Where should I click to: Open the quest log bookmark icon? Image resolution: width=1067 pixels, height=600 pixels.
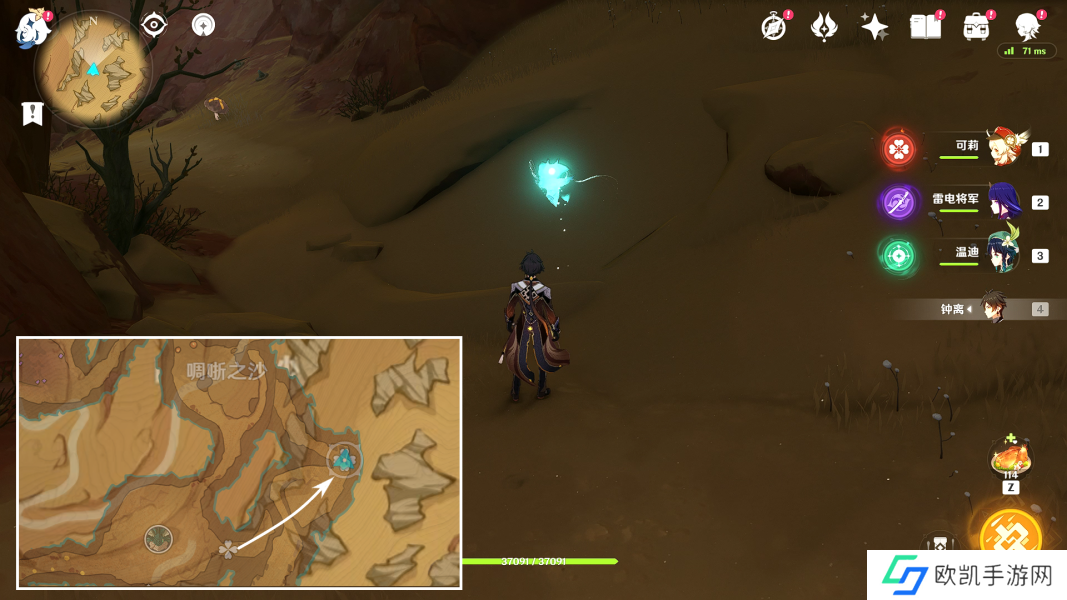[x=33, y=113]
